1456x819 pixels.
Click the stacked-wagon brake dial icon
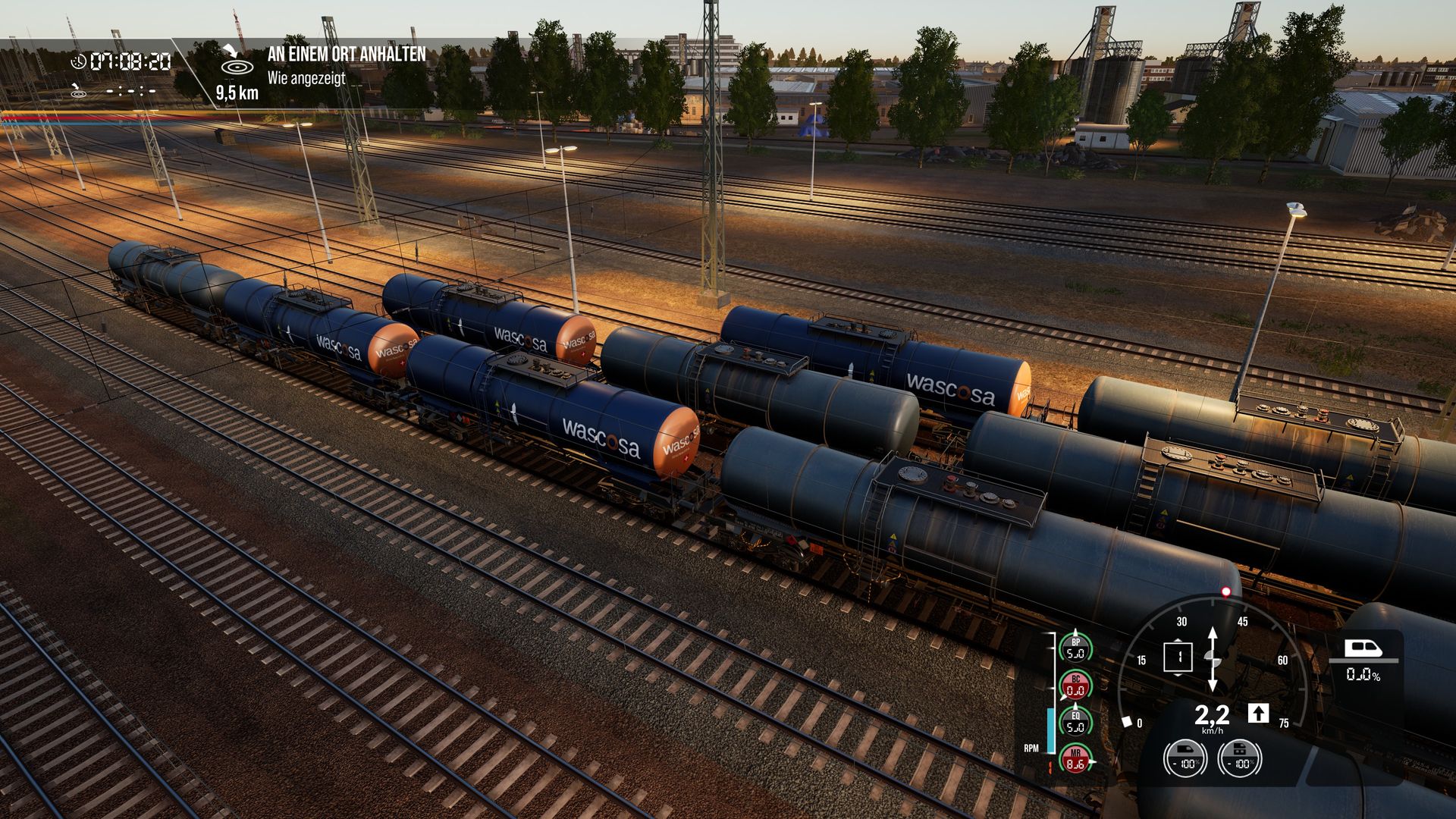[x=1239, y=758]
